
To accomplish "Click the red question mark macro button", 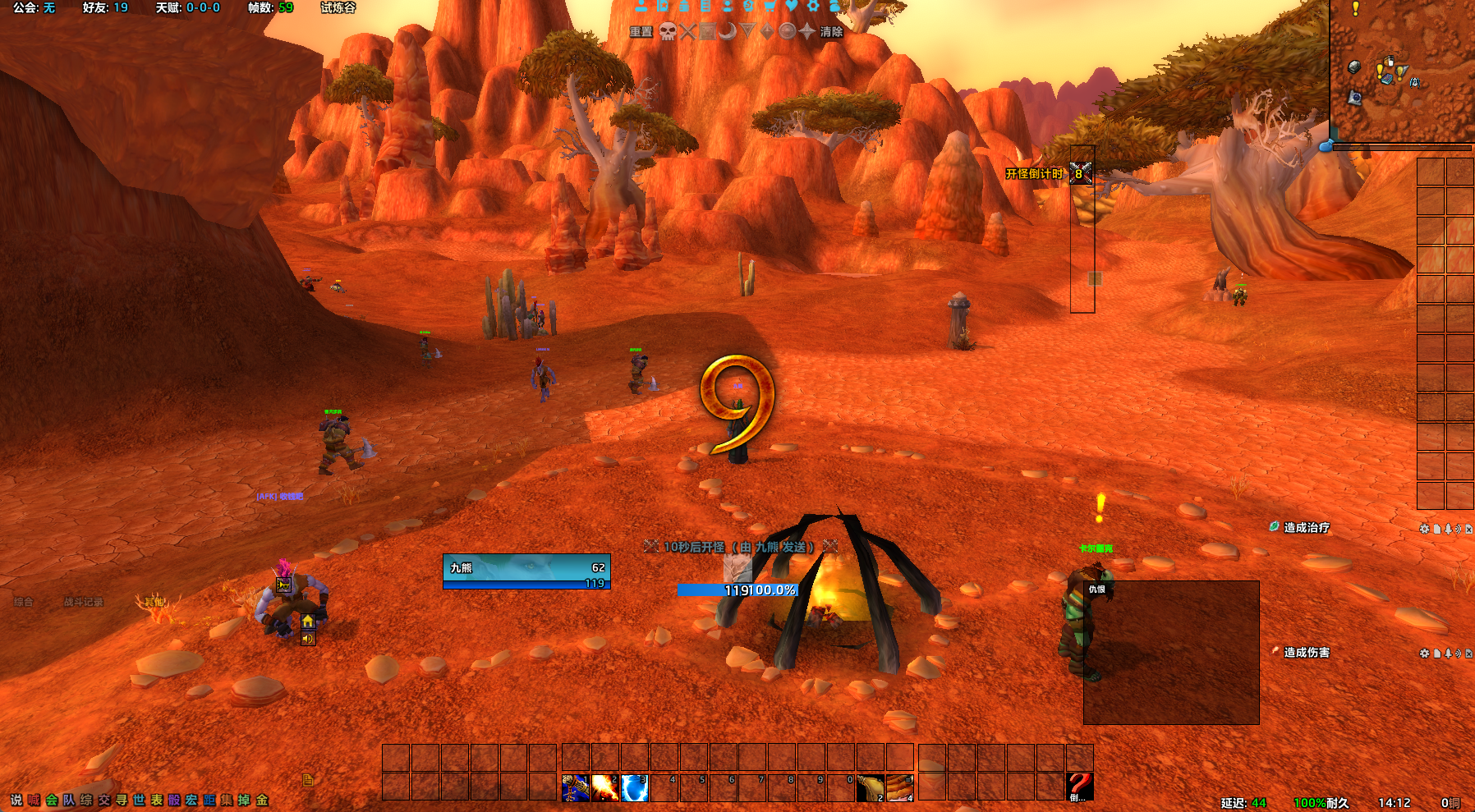I will (1079, 787).
